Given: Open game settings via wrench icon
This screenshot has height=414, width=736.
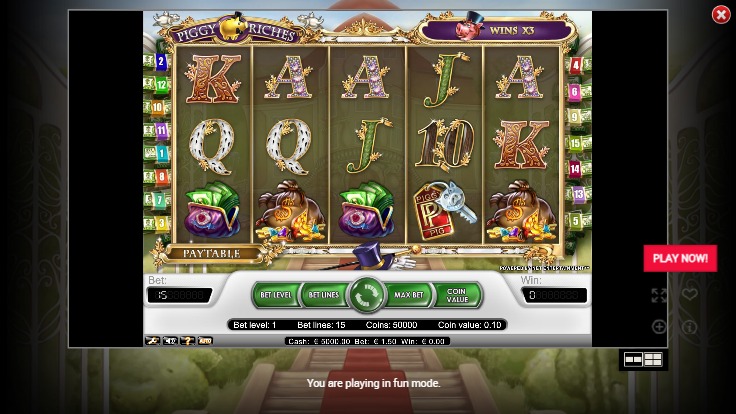Looking at the screenshot, I should coord(152,341).
